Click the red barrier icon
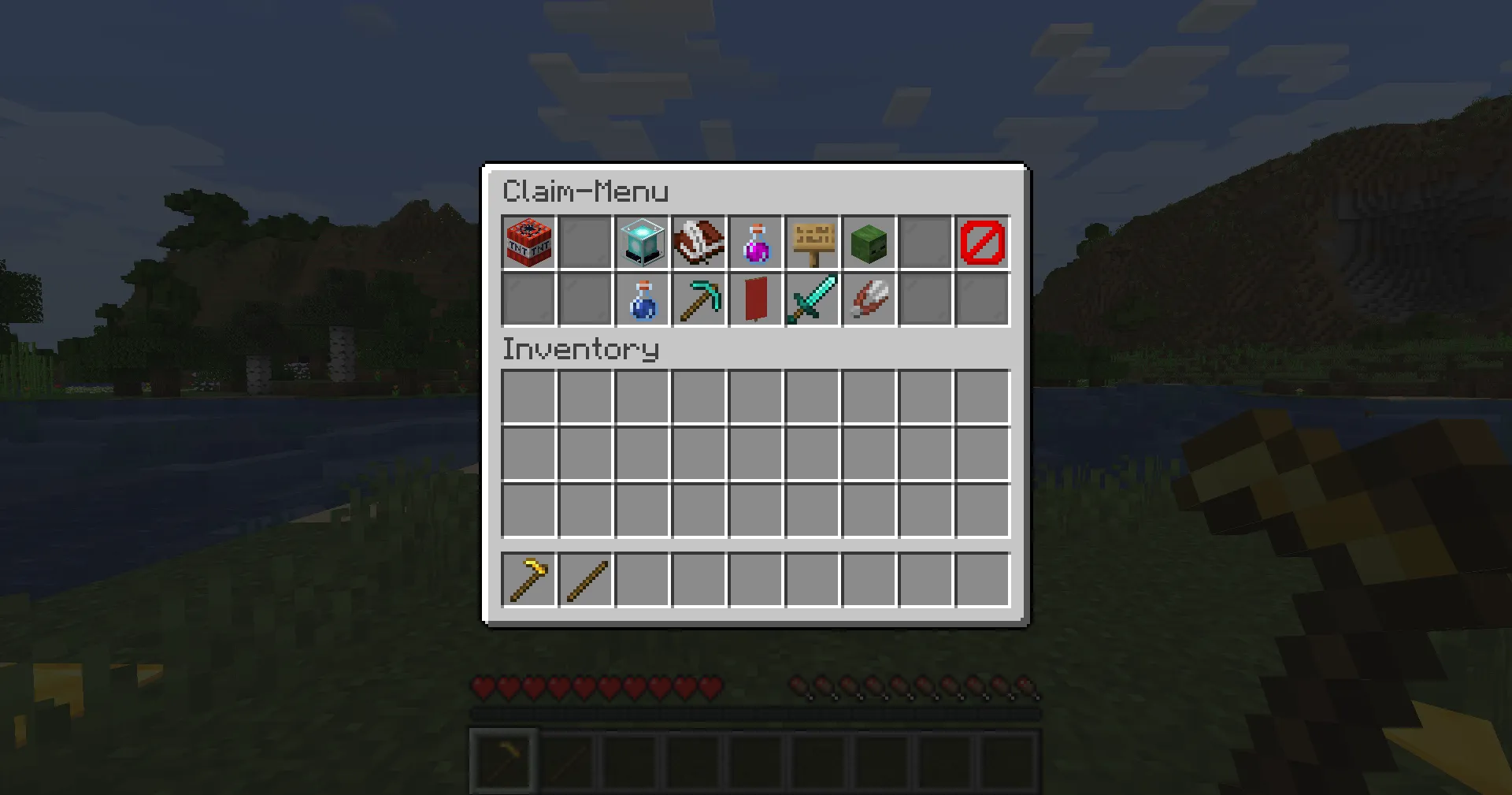Screen dimensions: 1512x795 pos(982,243)
